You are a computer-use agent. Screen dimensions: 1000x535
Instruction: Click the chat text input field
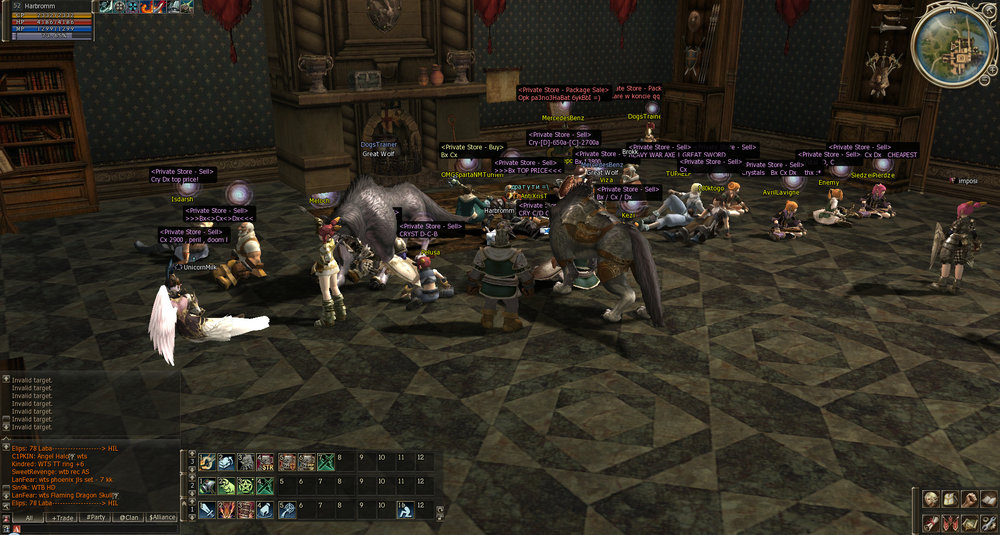pyautogui.click(x=90, y=529)
